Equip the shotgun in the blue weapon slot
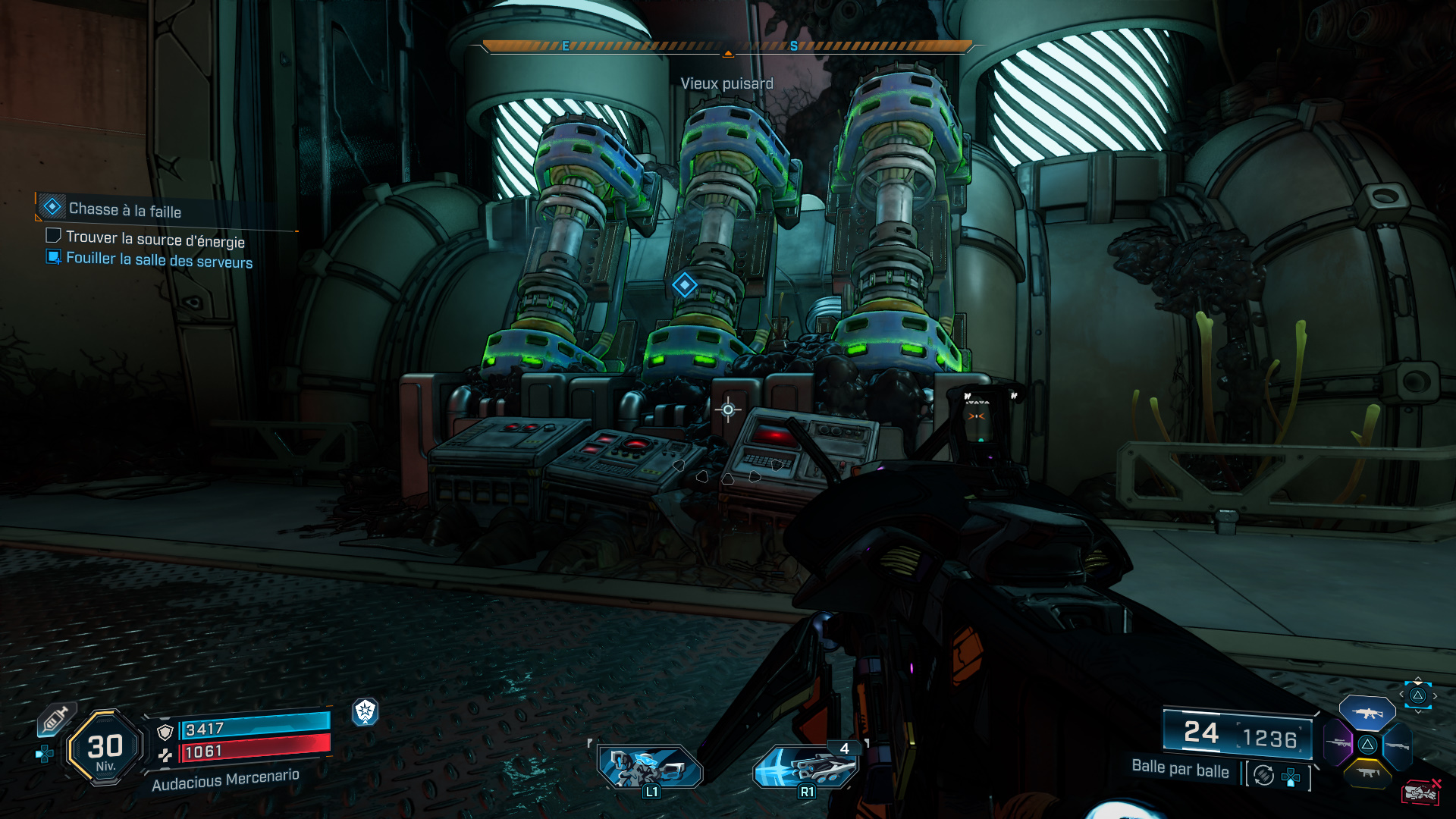 [x=1397, y=745]
